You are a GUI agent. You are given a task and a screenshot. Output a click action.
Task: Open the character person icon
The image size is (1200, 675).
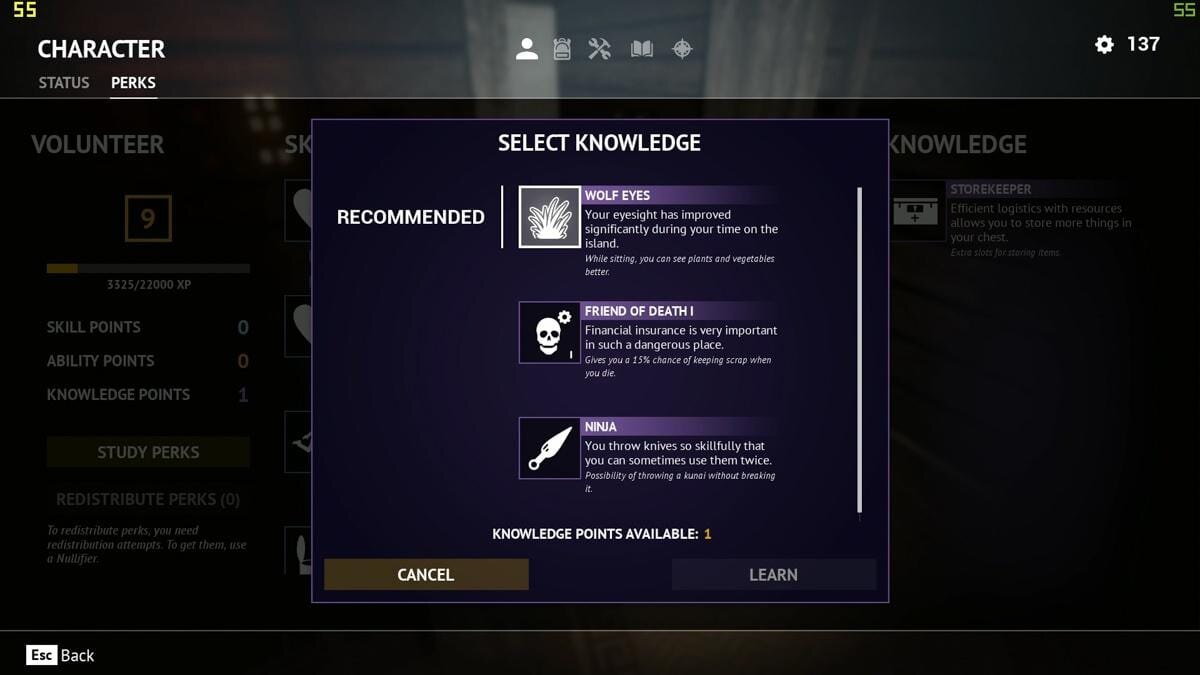pos(527,49)
